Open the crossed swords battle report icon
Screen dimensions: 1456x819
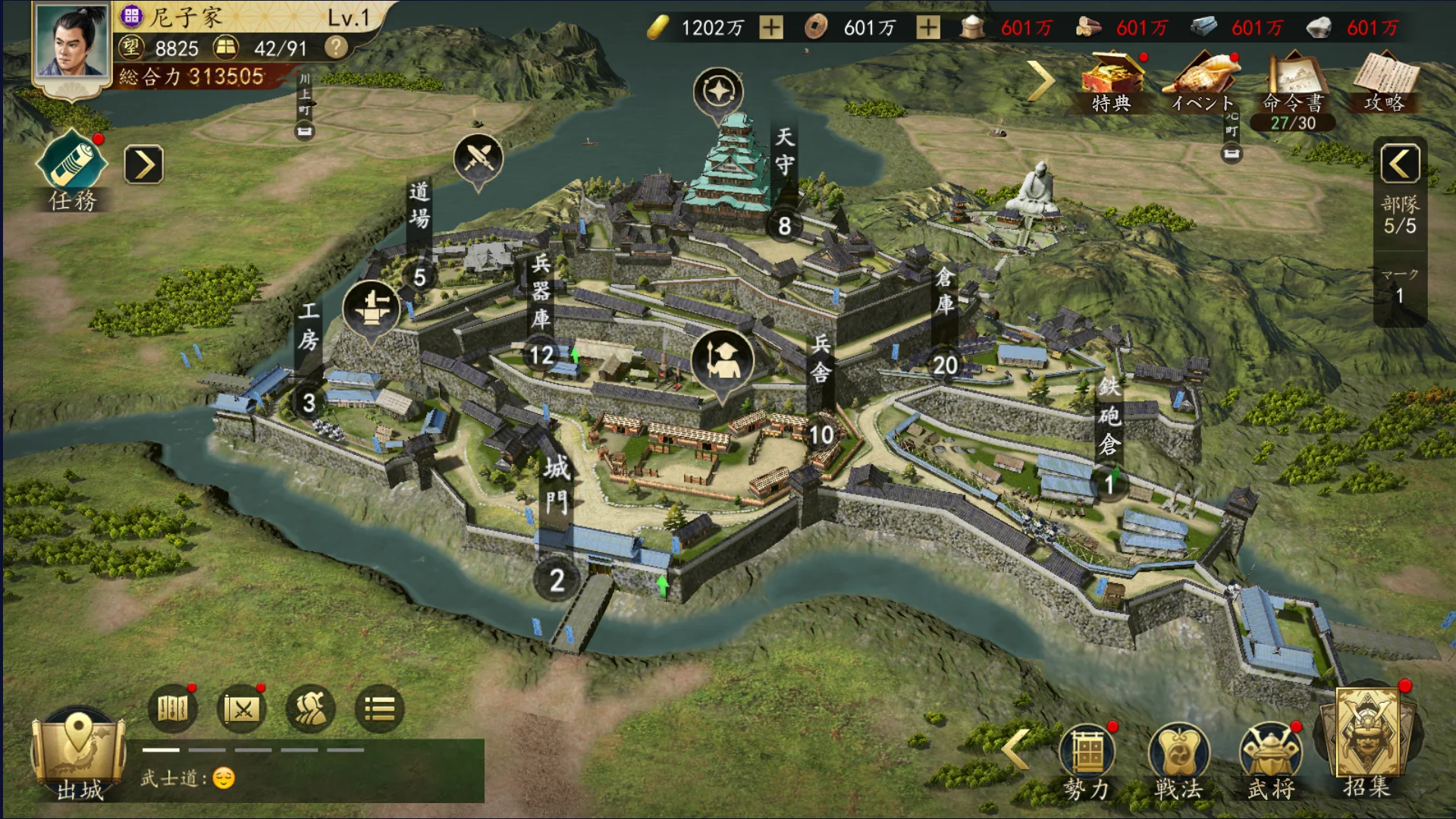242,709
